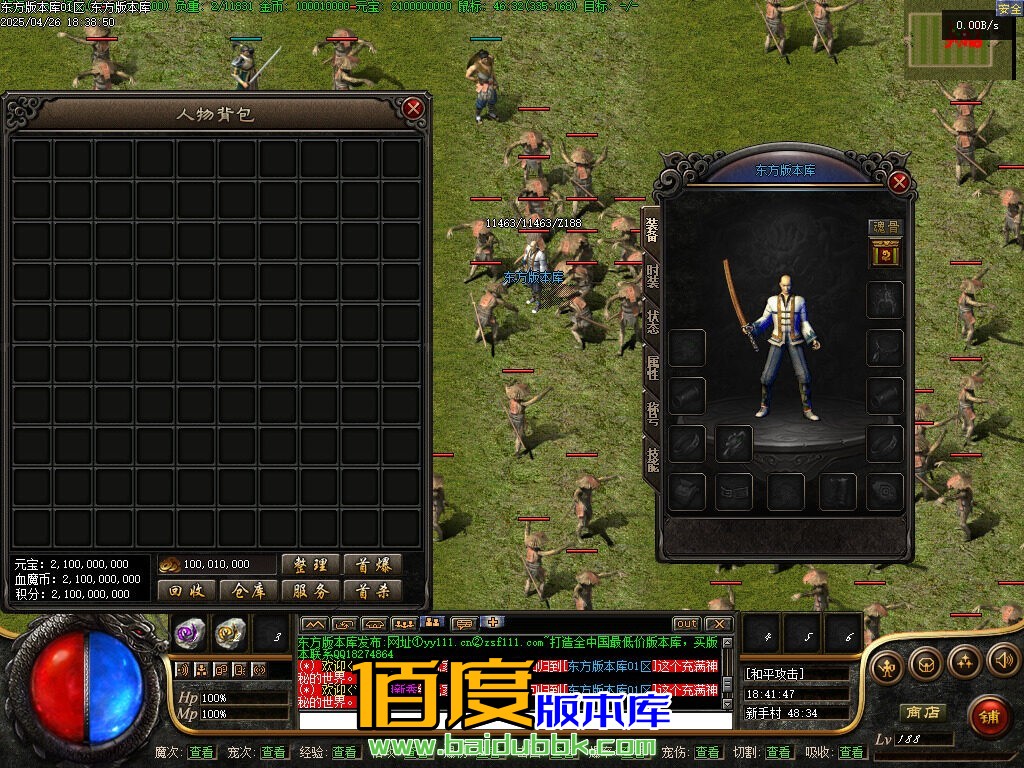The width and height of the screenshot is (1024, 768).
Task: Toggle the sound speaker icon
Action: [1002, 660]
